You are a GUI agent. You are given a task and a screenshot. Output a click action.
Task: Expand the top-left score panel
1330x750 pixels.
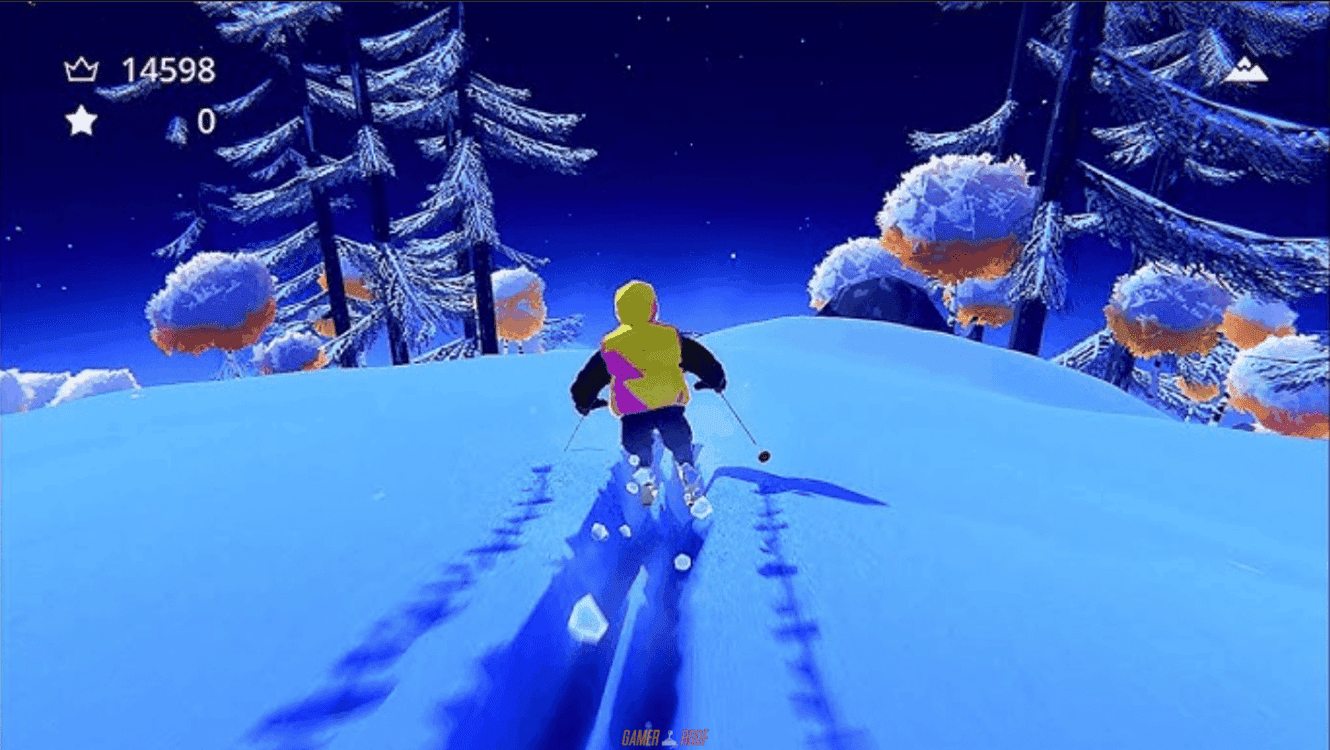(x=140, y=95)
